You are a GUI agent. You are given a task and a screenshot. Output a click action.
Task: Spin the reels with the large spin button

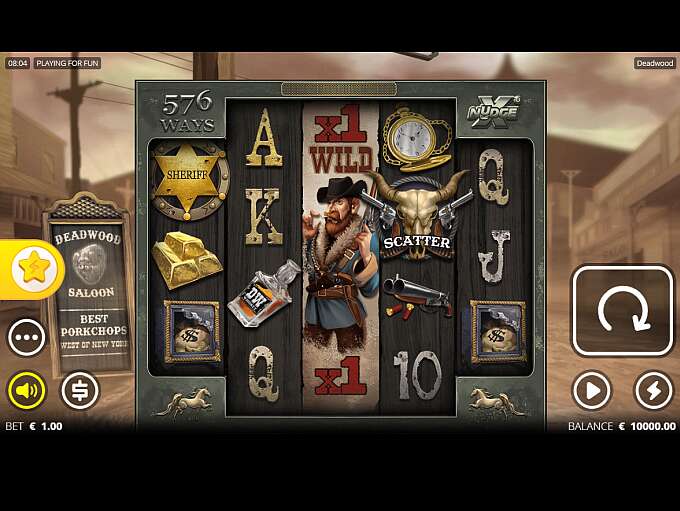pyautogui.click(x=622, y=310)
